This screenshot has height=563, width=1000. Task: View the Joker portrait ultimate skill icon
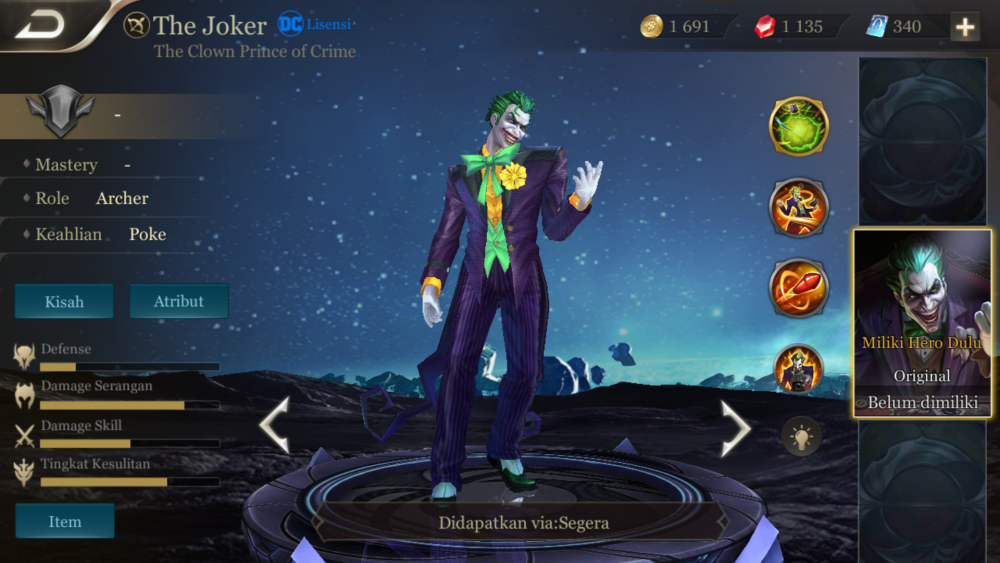coord(798,369)
